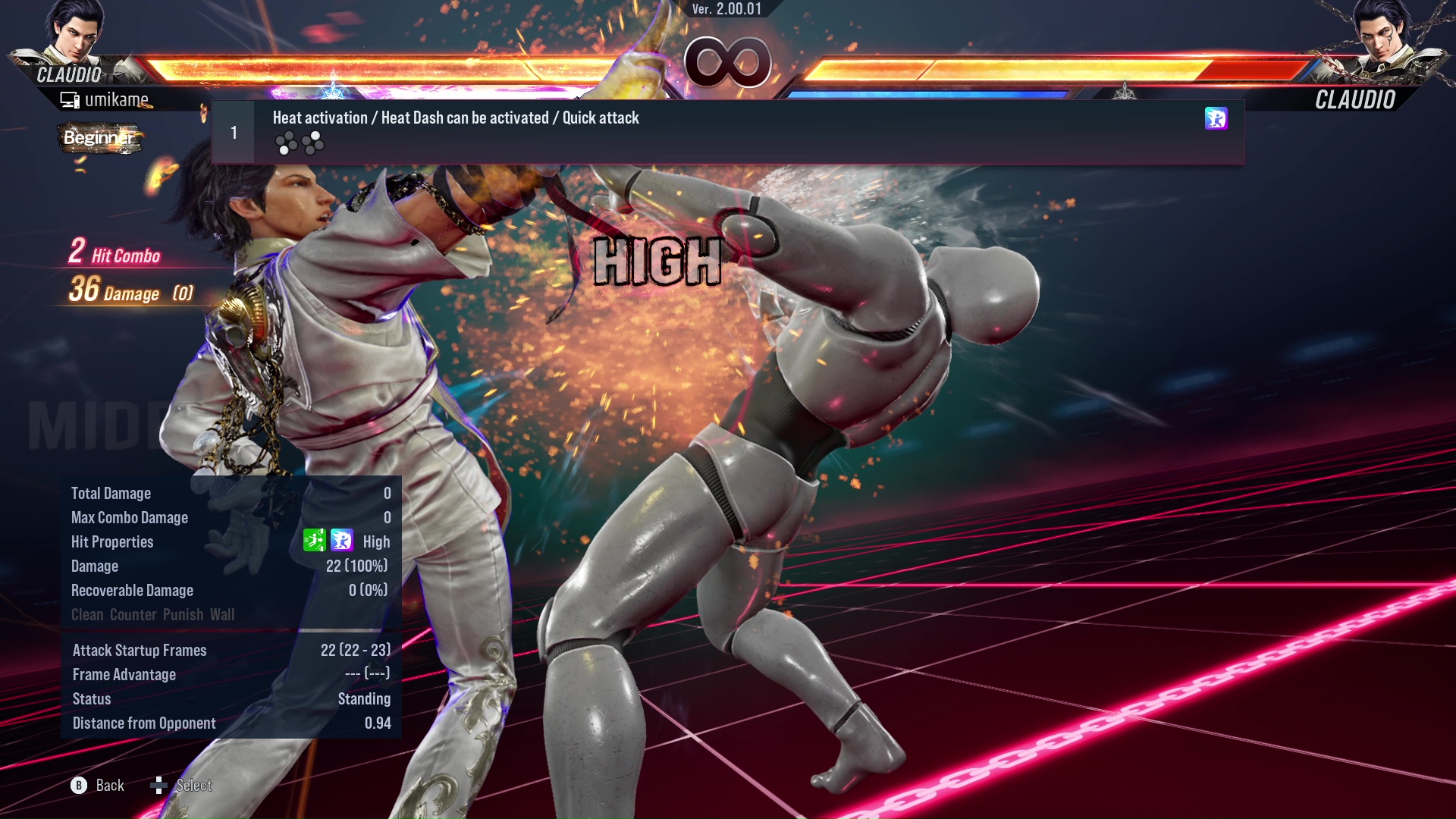
Task: Select the green Heat Engager icon under Hit Properties
Action: pos(314,541)
